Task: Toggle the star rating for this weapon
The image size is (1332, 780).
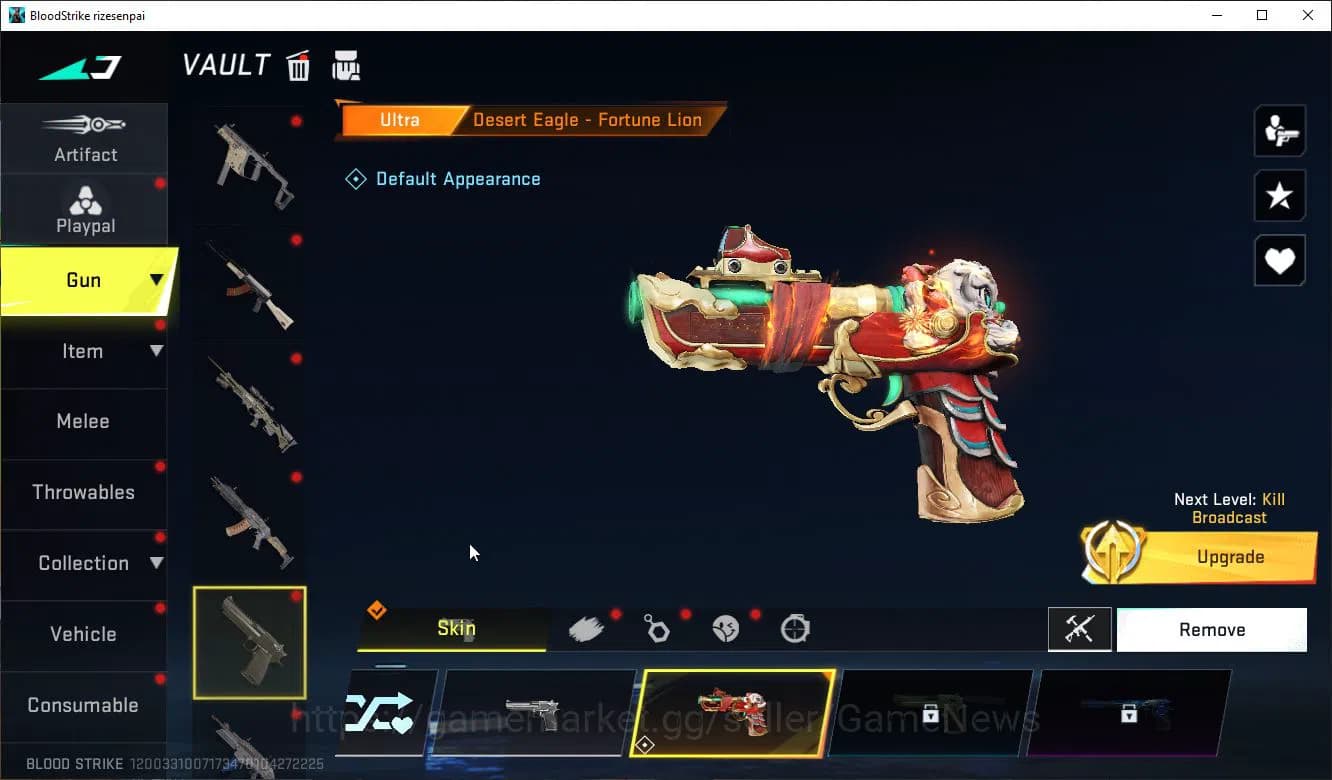Action: coord(1280,196)
